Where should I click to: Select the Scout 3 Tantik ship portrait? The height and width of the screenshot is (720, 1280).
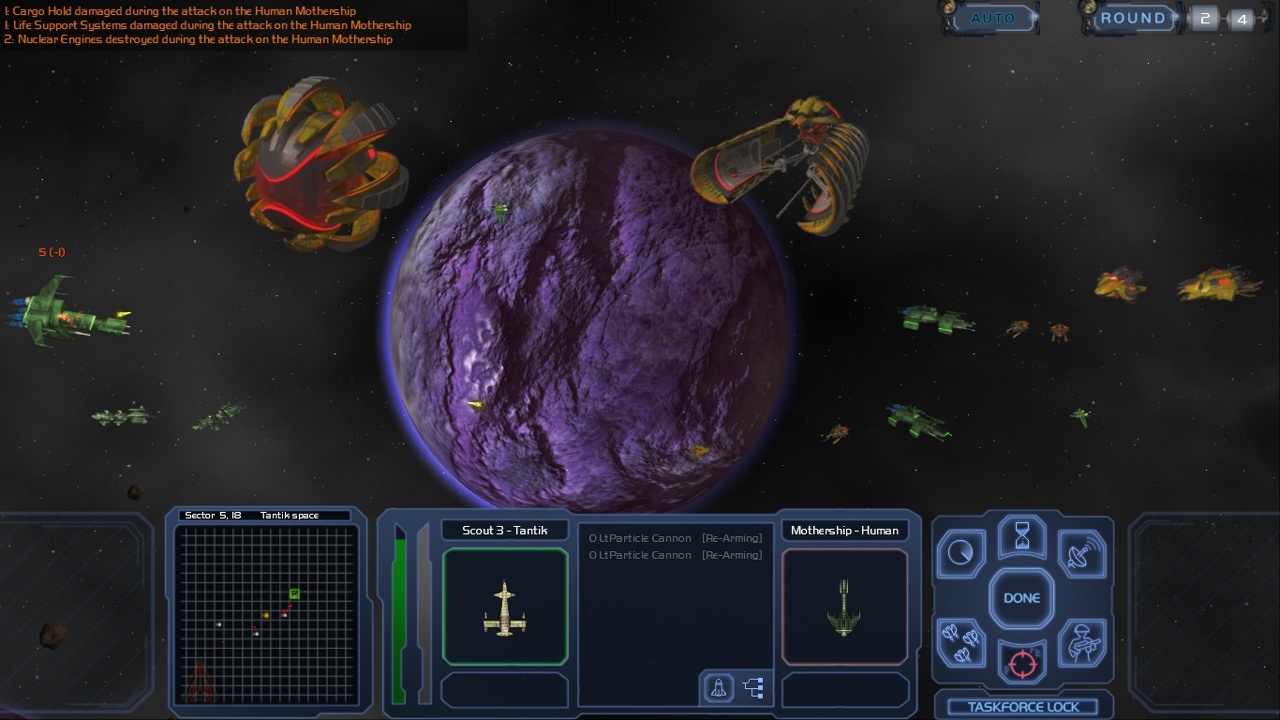click(505, 607)
